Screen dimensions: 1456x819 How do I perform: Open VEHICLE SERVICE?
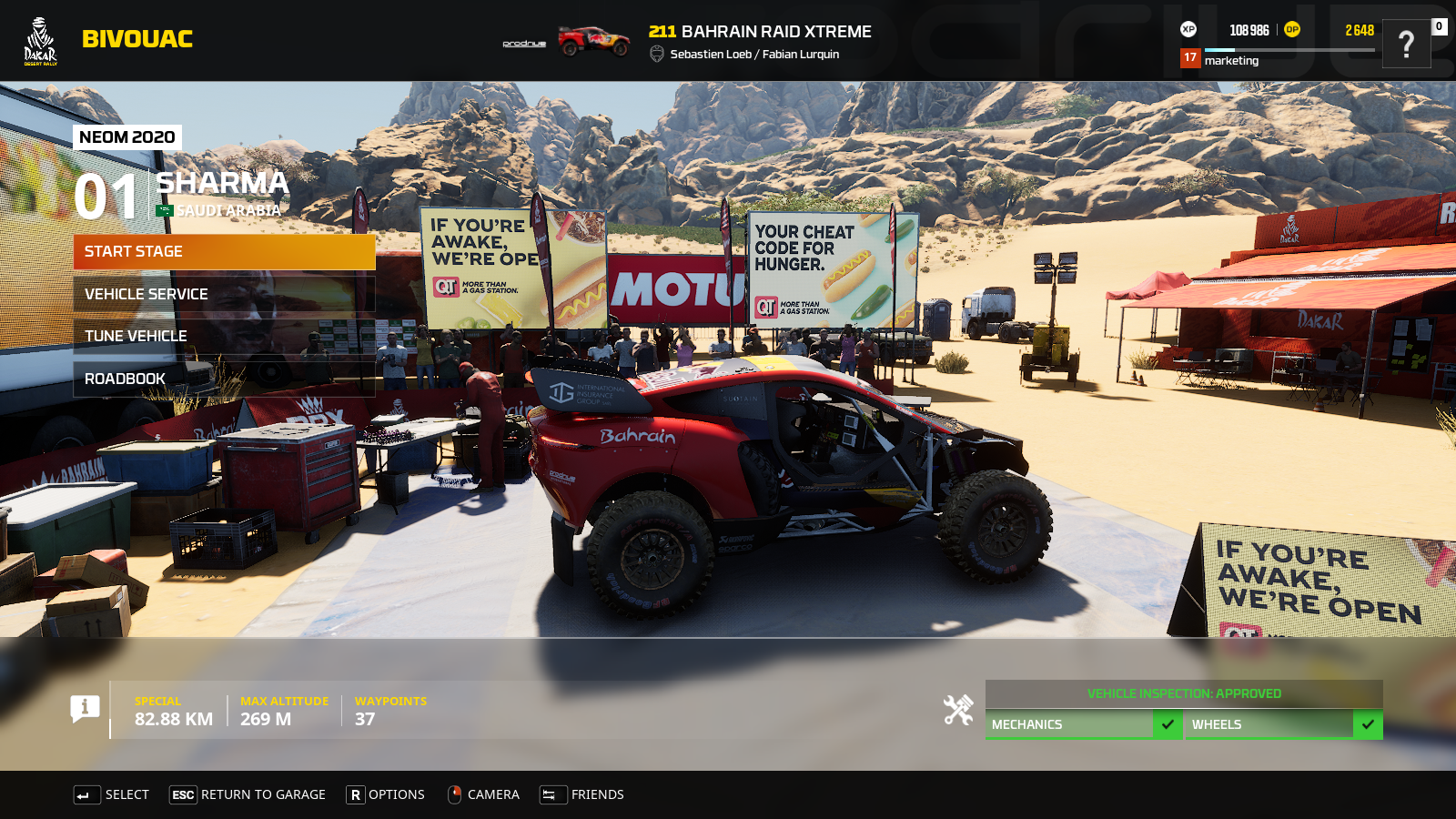[x=224, y=294]
